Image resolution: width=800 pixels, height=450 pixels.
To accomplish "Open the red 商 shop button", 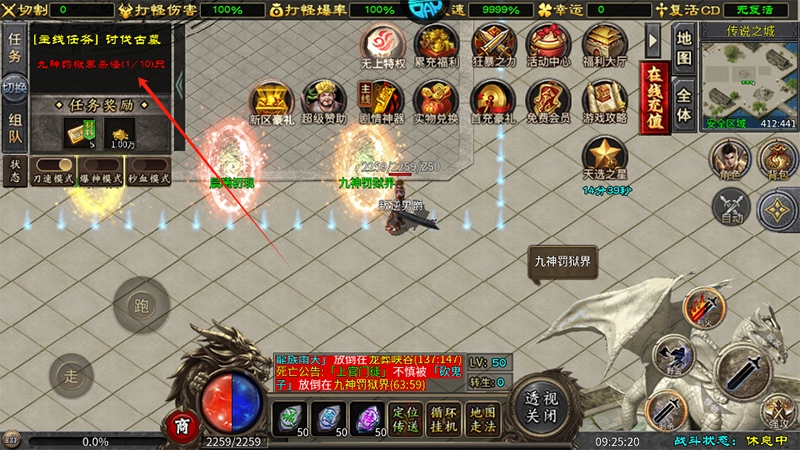I will click(x=181, y=424).
